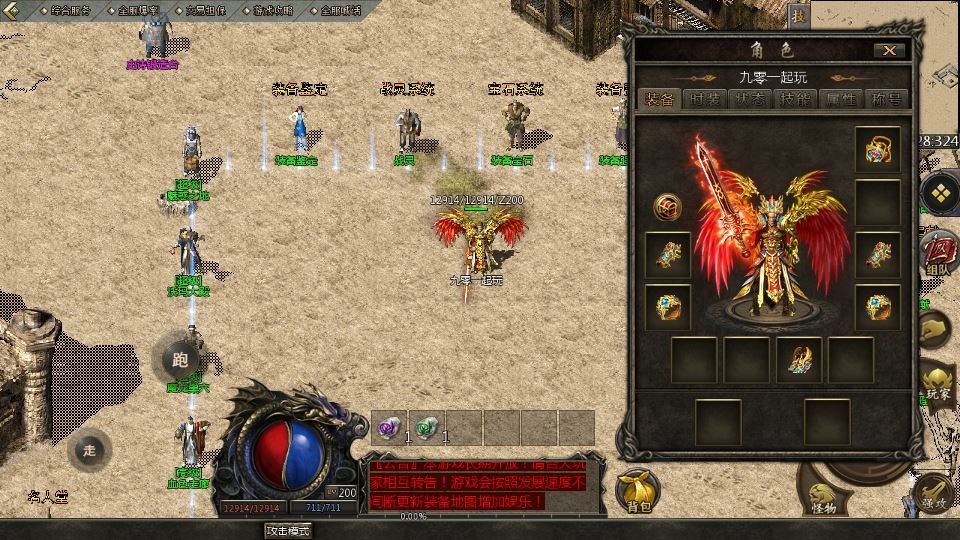
Task: Select the equipped necklace in the top-right slot
Action: coord(877,150)
